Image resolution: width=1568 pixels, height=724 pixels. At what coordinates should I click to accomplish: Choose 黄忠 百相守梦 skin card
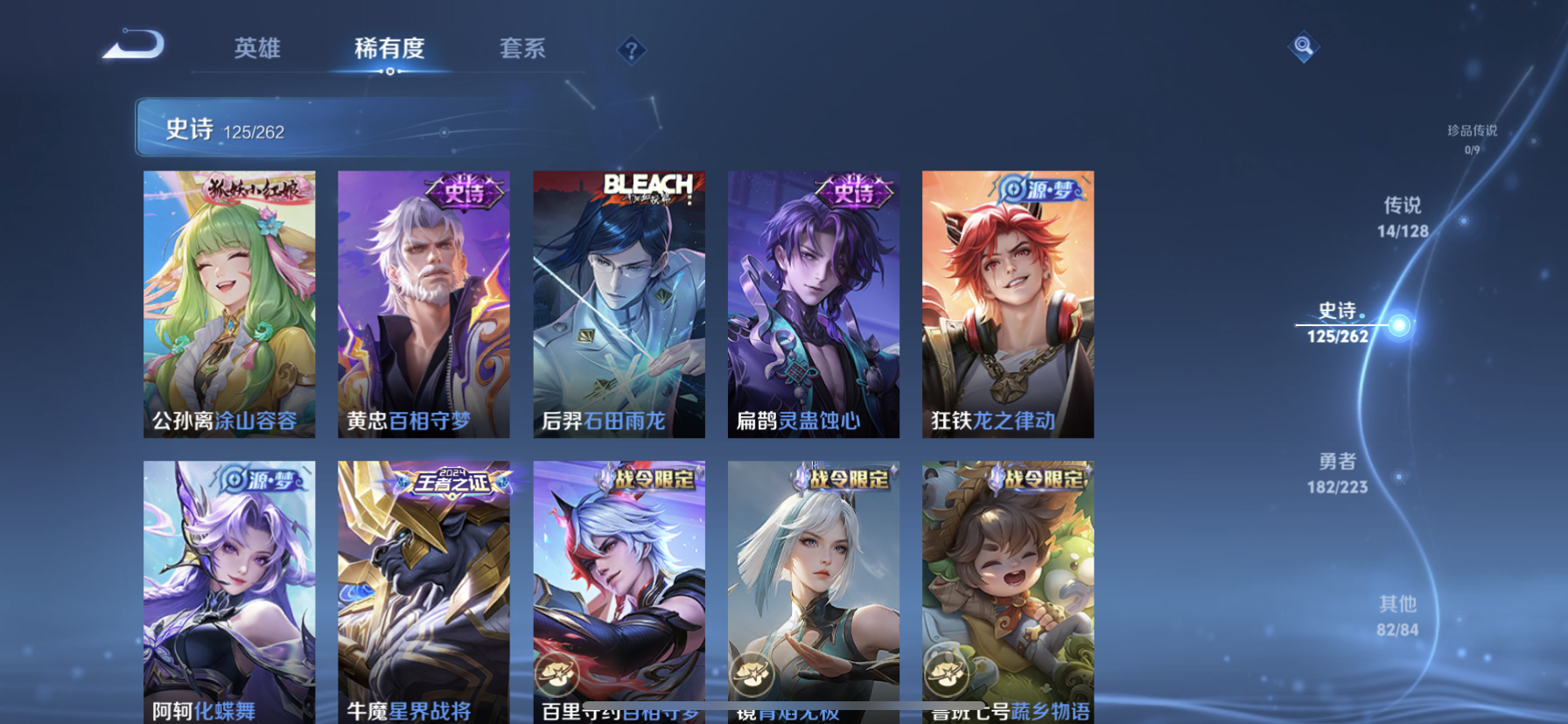click(x=423, y=303)
